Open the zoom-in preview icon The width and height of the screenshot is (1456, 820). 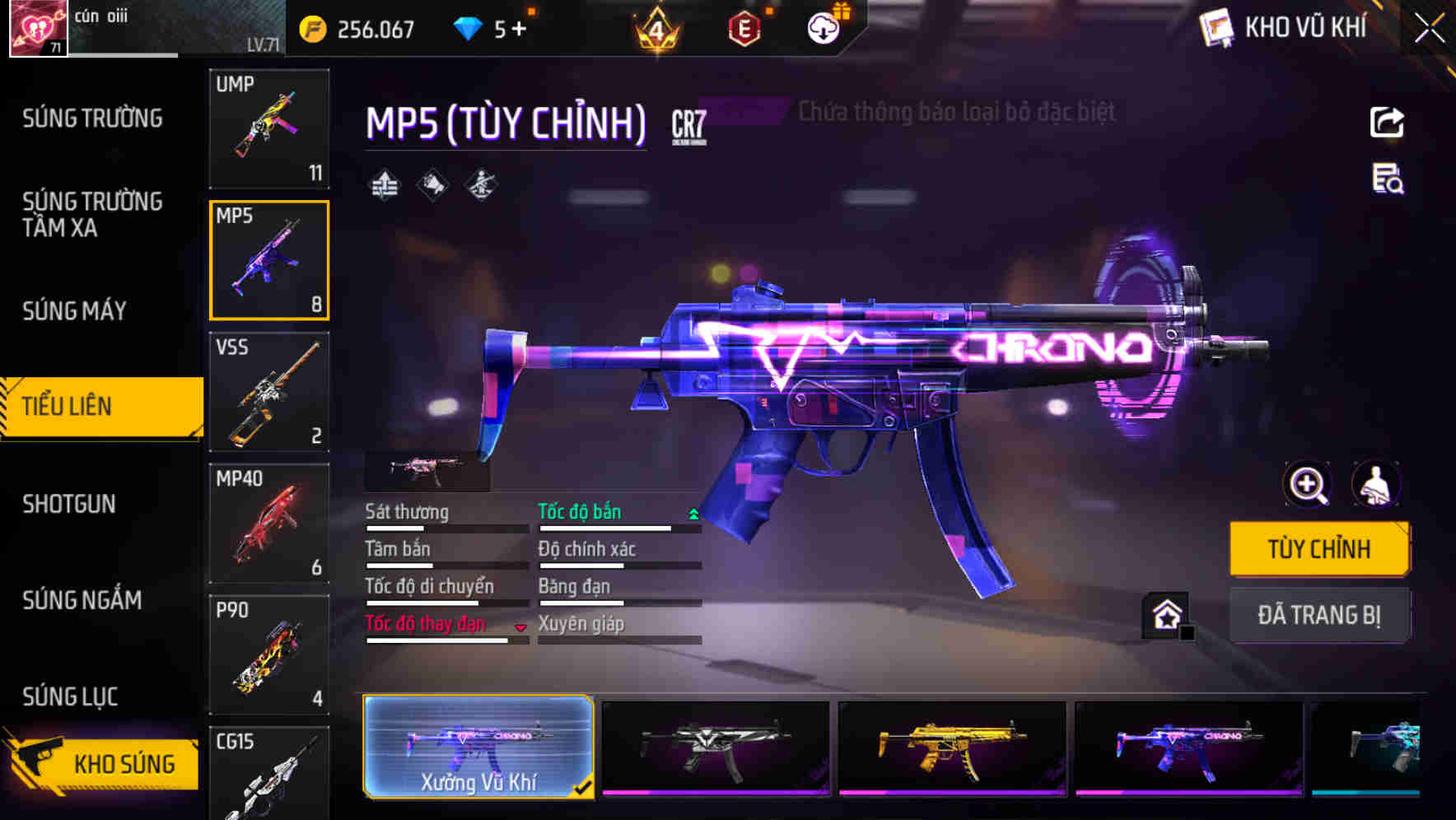(x=1306, y=485)
